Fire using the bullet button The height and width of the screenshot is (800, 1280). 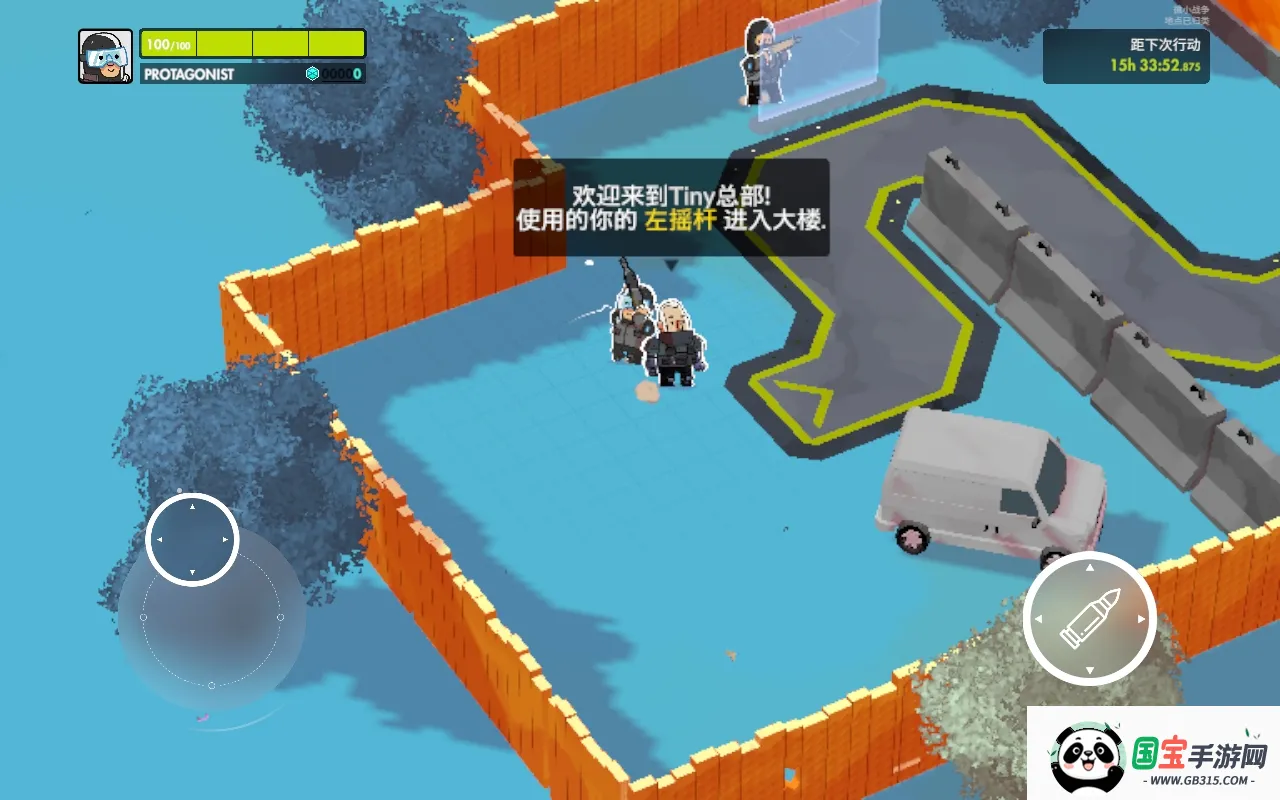[1089, 617]
